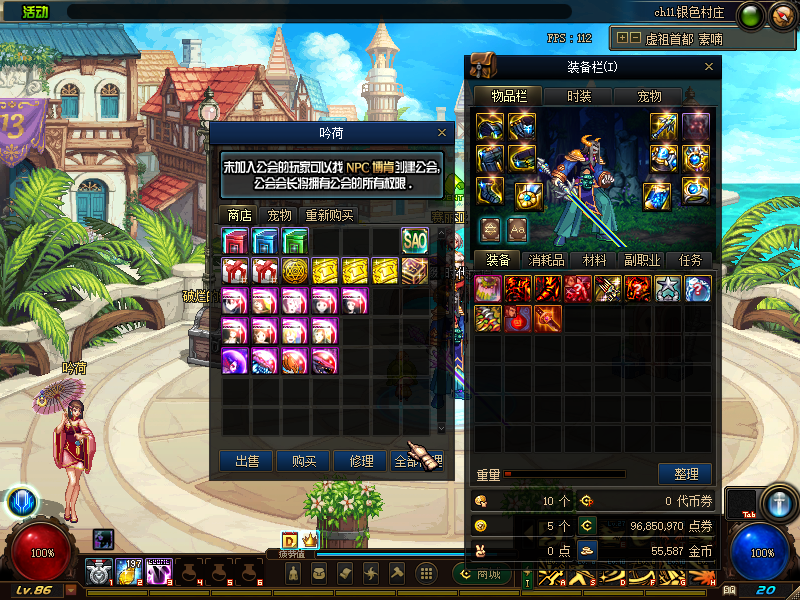
Task: Select the 商店 shop tab
Action: point(239,215)
